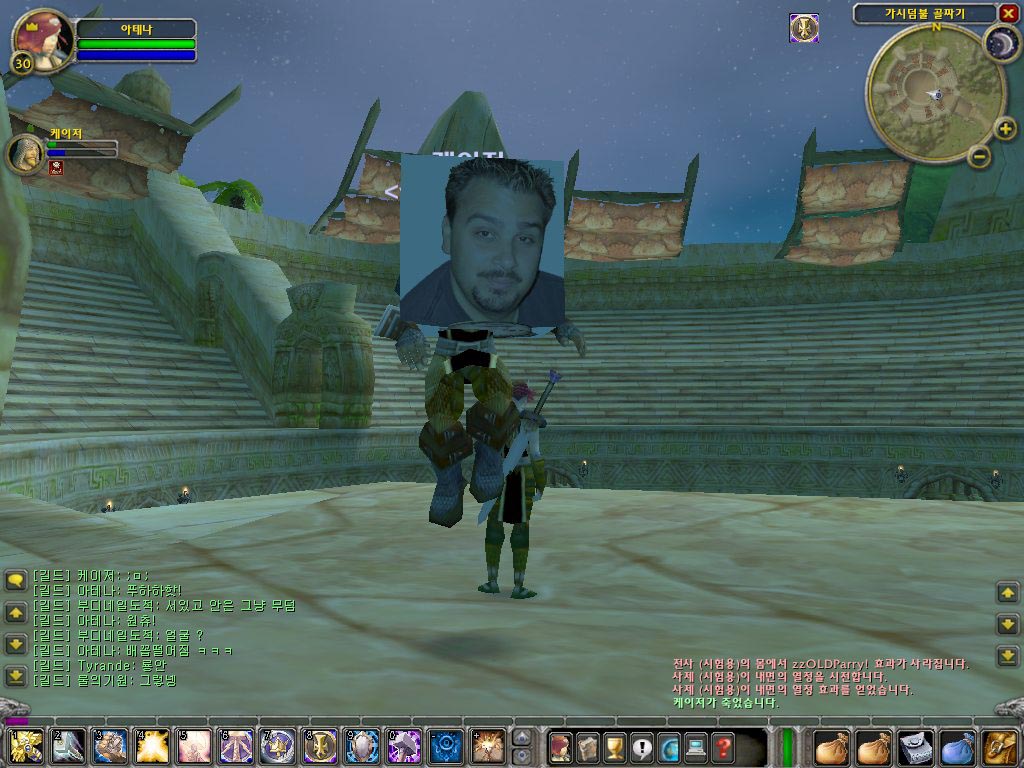Open the spellbook micro button
The height and width of the screenshot is (768, 1024).
click(x=587, y=747)
